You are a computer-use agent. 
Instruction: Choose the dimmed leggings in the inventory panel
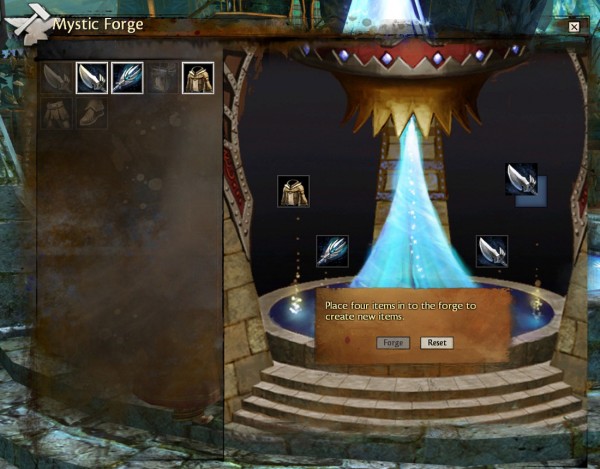57,112
